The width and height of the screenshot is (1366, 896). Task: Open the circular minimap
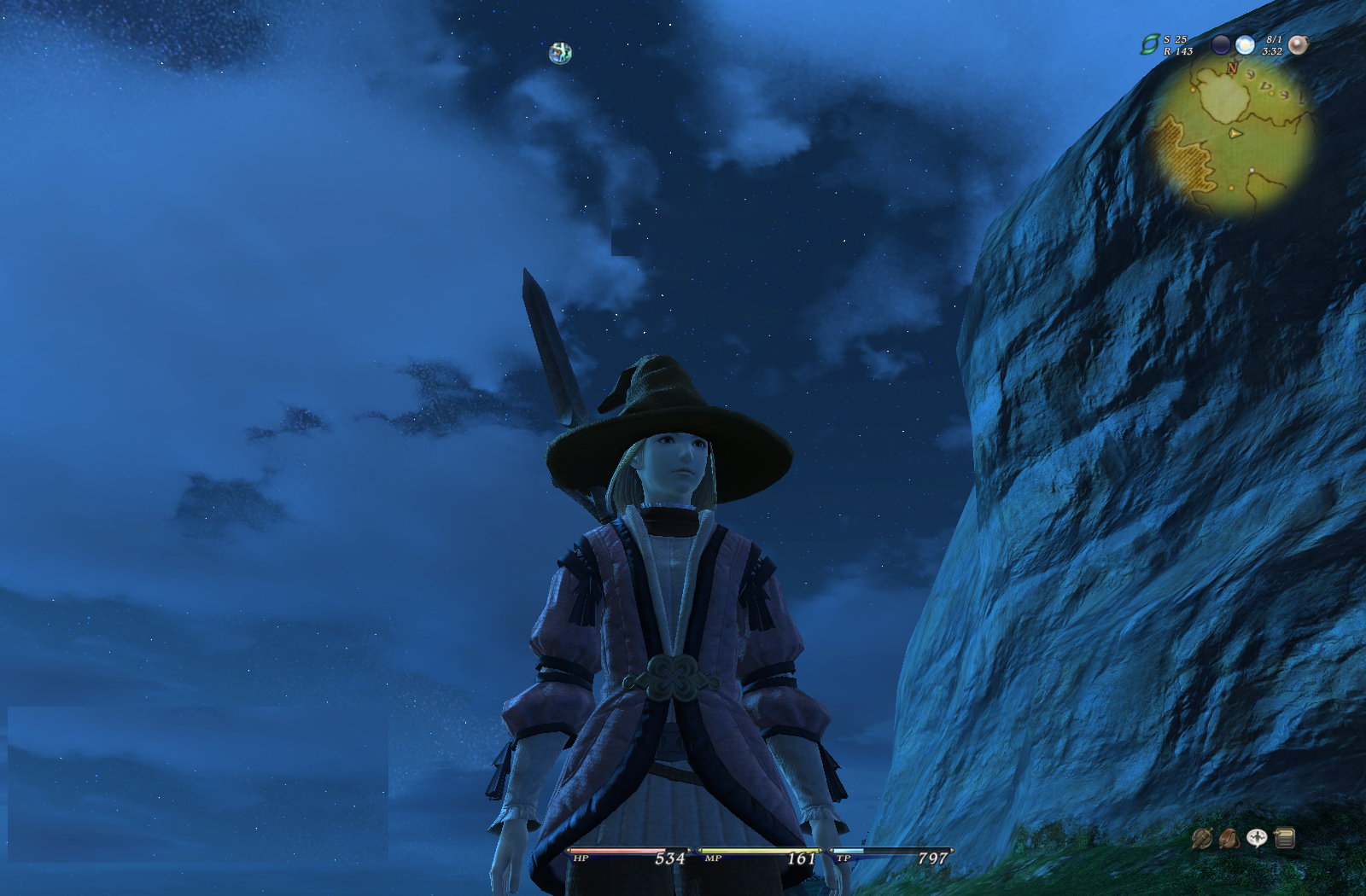point(1232,137)
